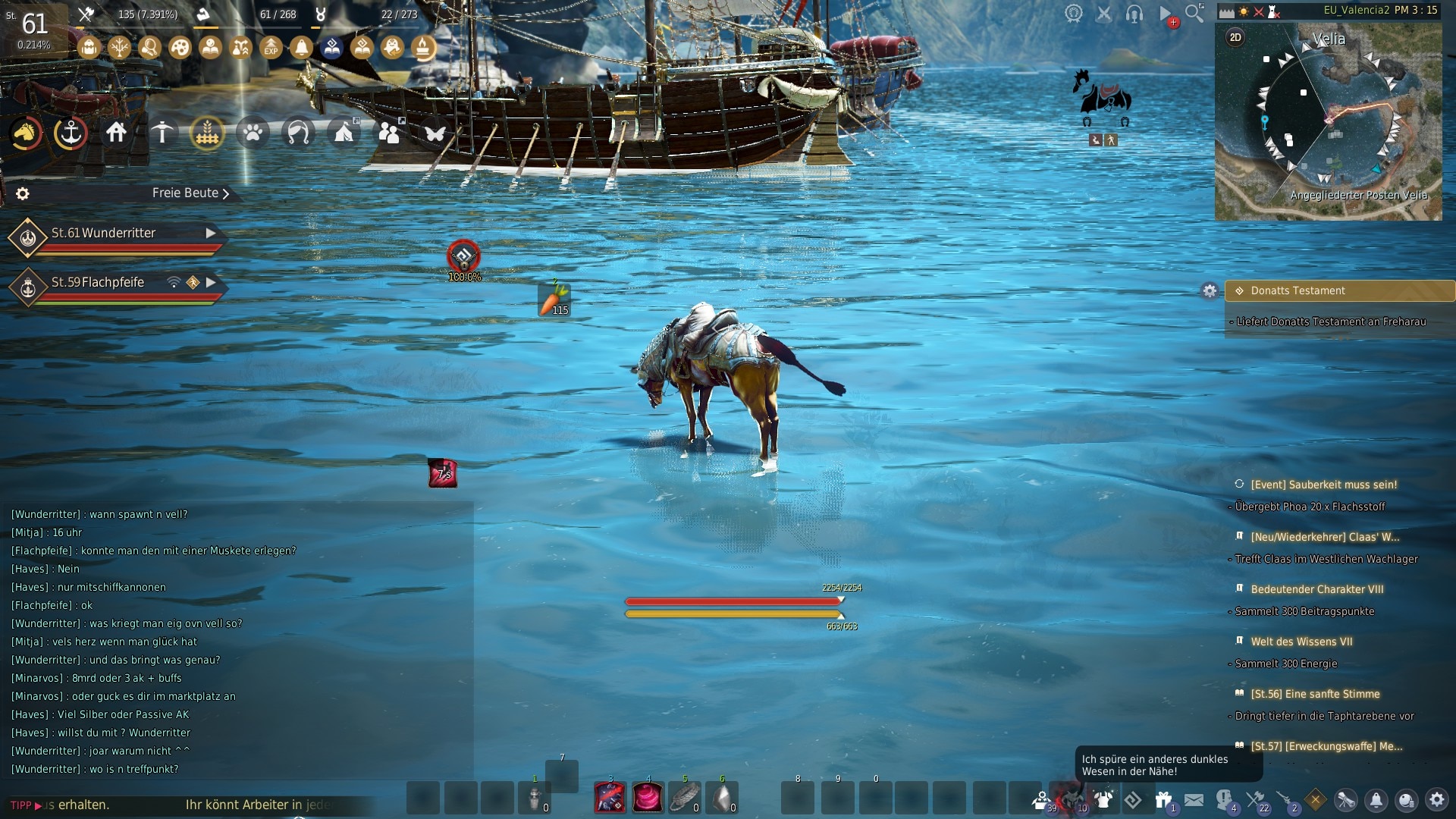Open the headset voice chat icon
The width and height of the screenshot is (1456, 819).
point(1134,14)
